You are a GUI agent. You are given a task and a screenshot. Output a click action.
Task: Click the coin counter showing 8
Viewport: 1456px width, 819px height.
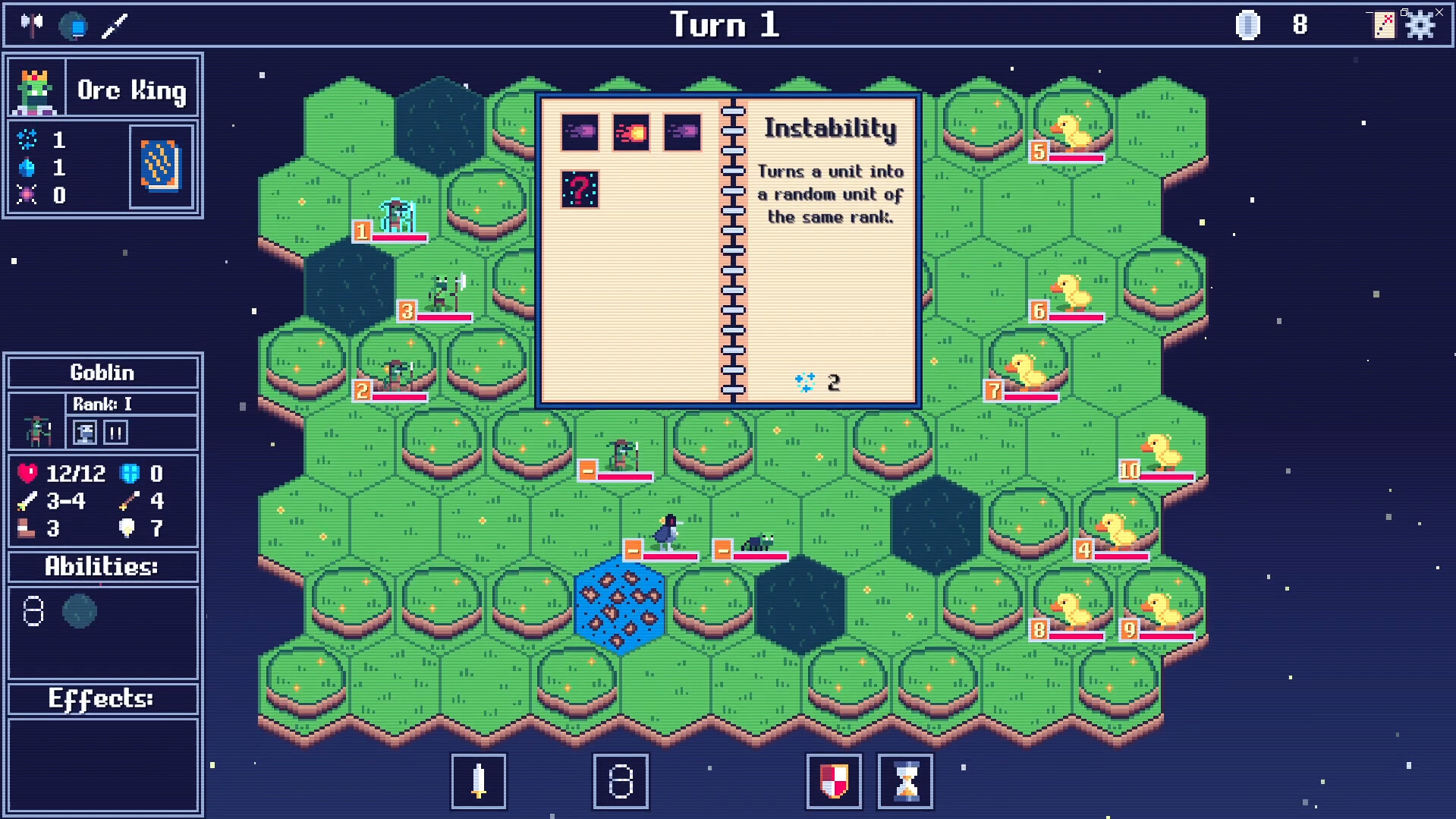pos(1300,24)
